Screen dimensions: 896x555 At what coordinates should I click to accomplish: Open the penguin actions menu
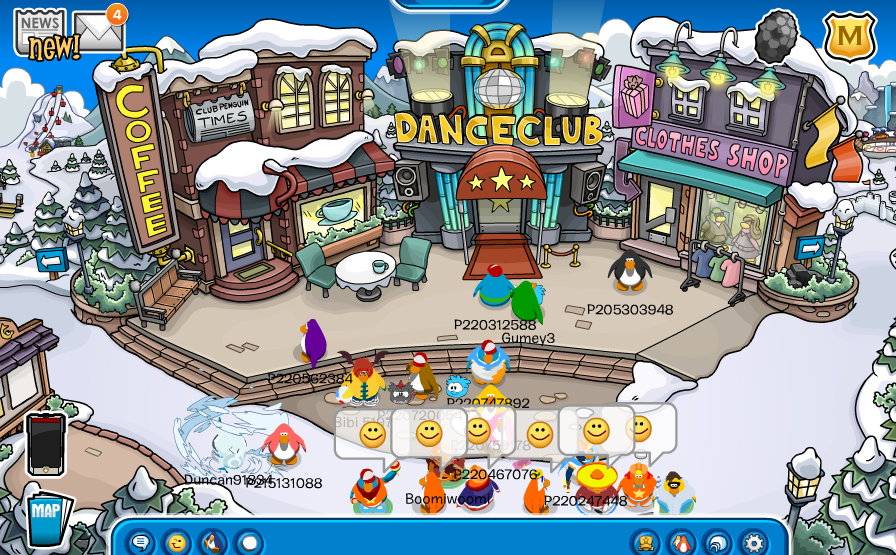tap(213, 543)
